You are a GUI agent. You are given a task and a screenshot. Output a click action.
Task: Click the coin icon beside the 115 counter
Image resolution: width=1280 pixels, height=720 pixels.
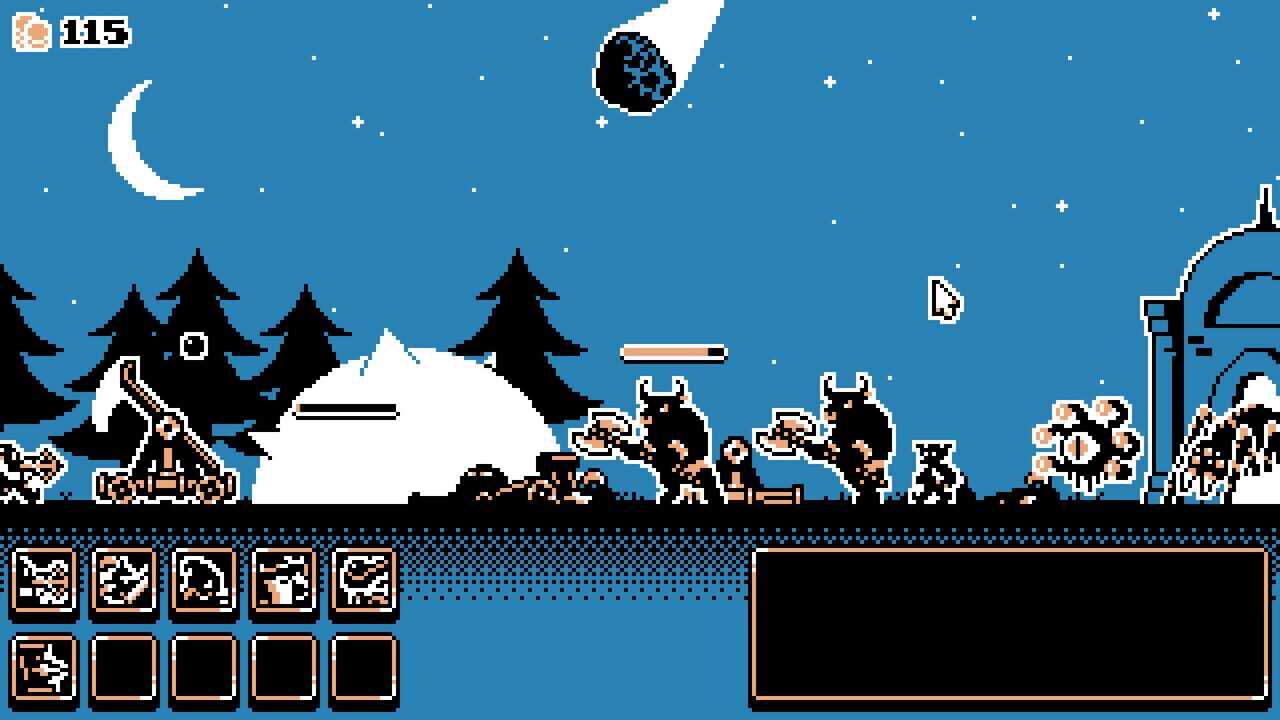(32, 31)
